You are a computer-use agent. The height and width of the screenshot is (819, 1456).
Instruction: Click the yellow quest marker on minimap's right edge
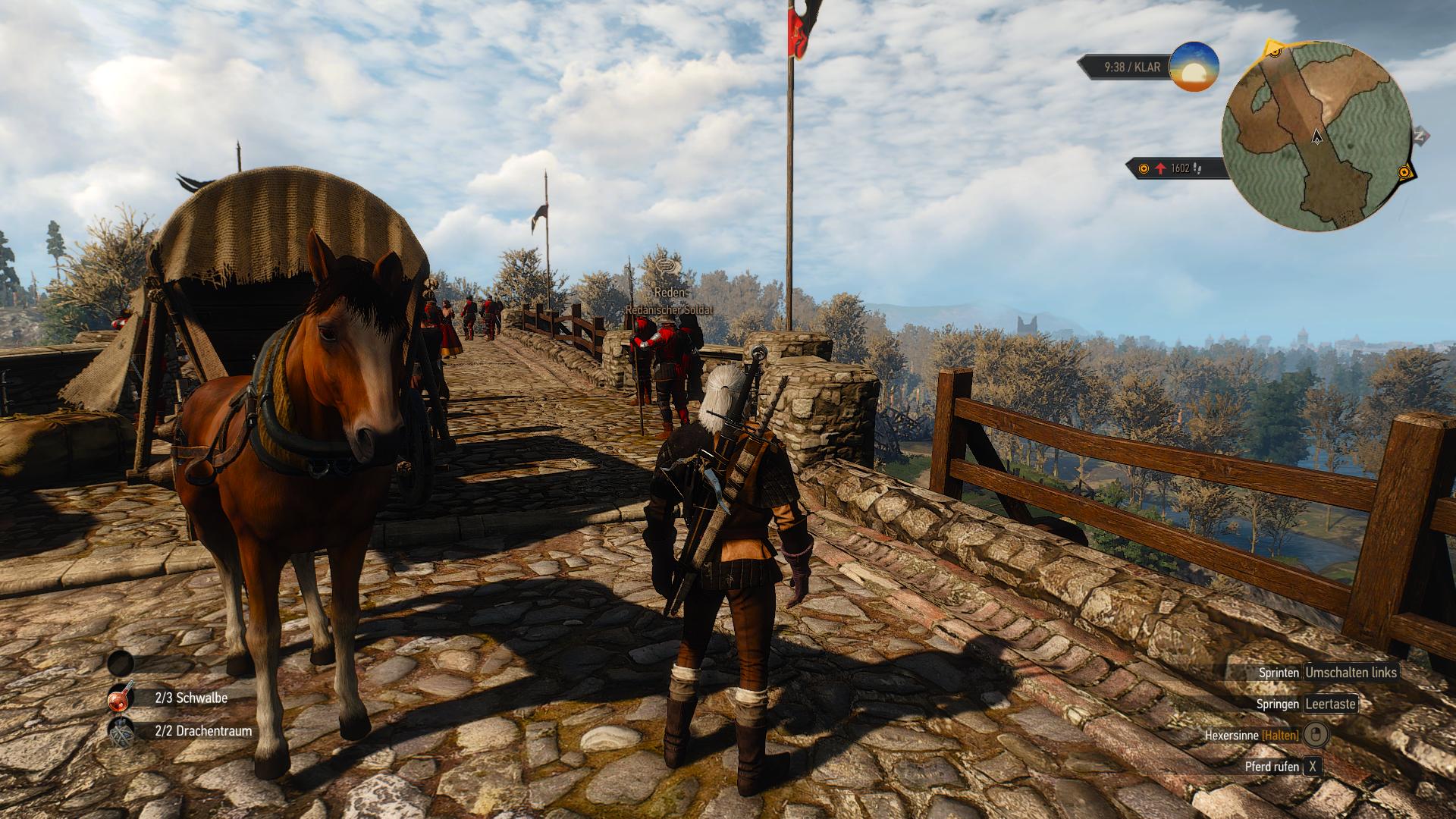1404,173
